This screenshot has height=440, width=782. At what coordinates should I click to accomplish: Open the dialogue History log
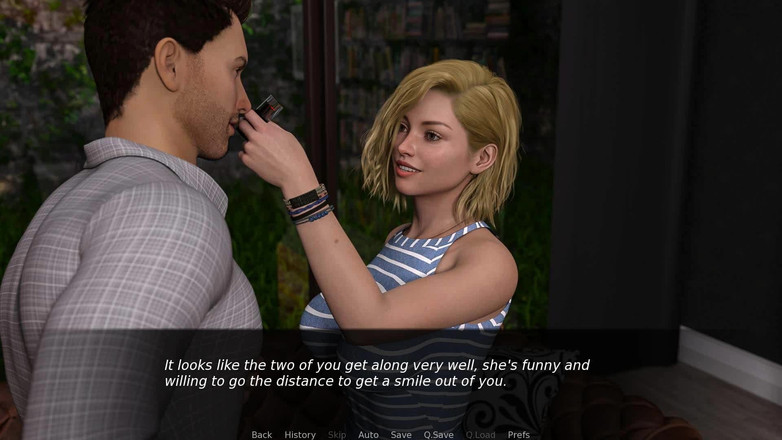(x=300, y=435)
